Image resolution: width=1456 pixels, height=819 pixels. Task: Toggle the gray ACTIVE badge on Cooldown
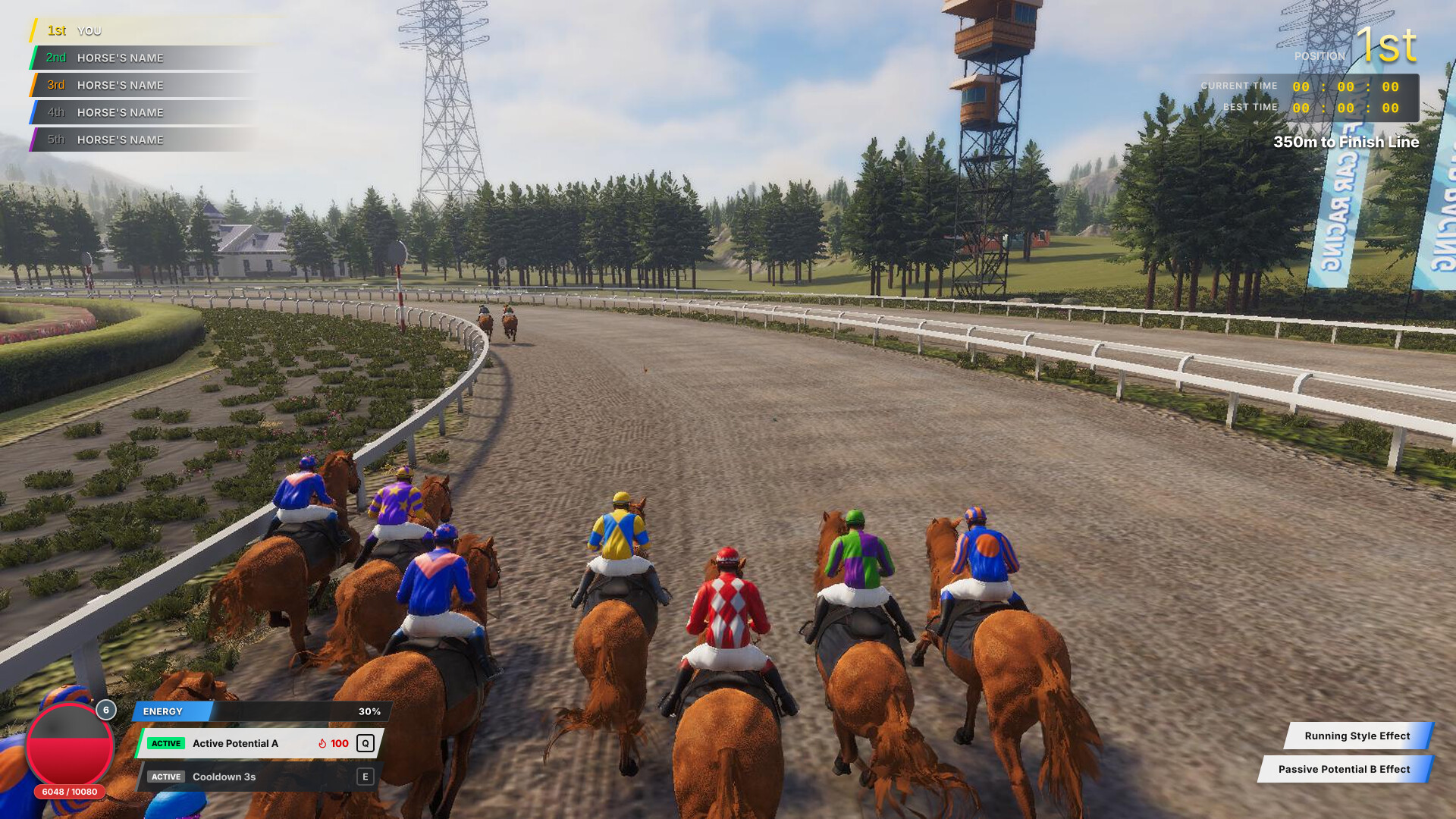165,777
